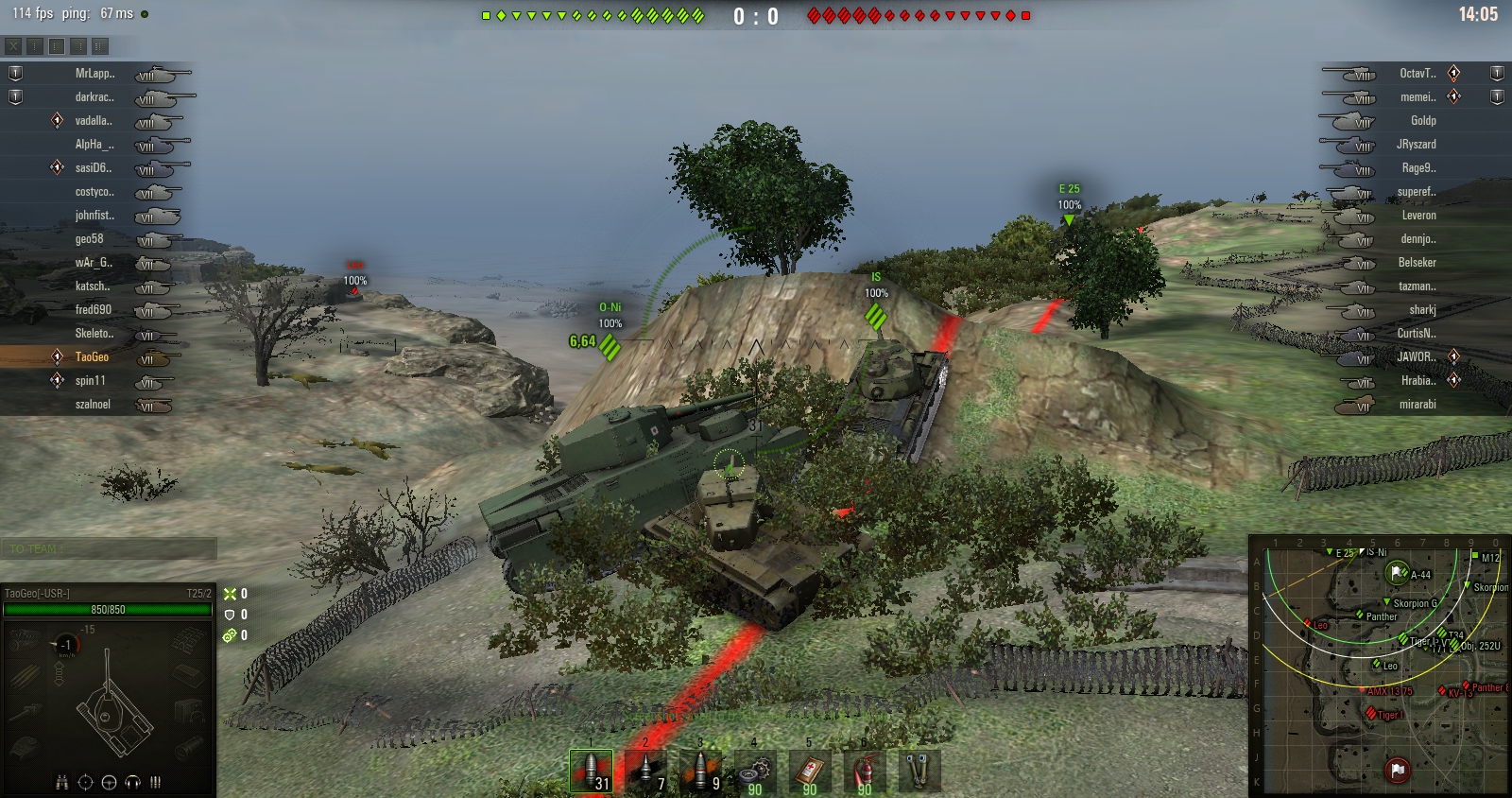This screenshot has height=798, width=1512.
Task: Activate the first aid kit consumable
Action: click(x=810, y=771)
